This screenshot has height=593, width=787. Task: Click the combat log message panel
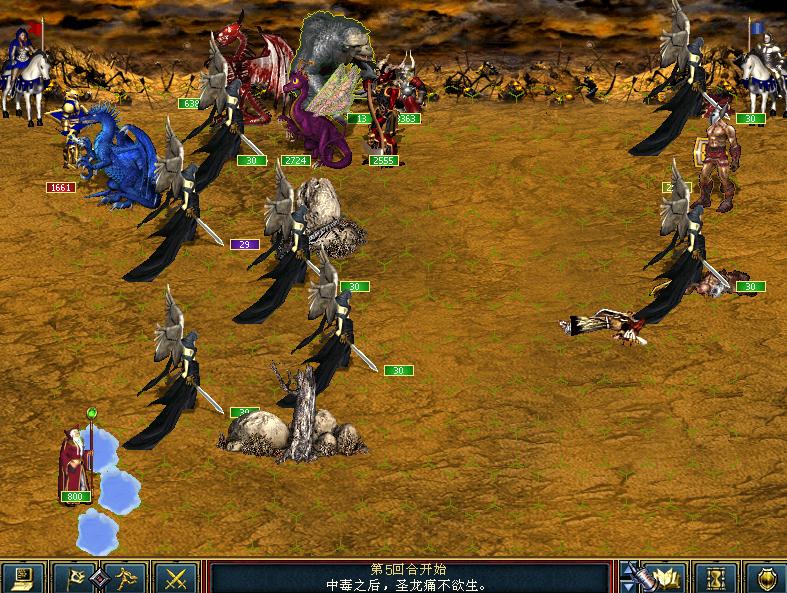pos(409,578)
